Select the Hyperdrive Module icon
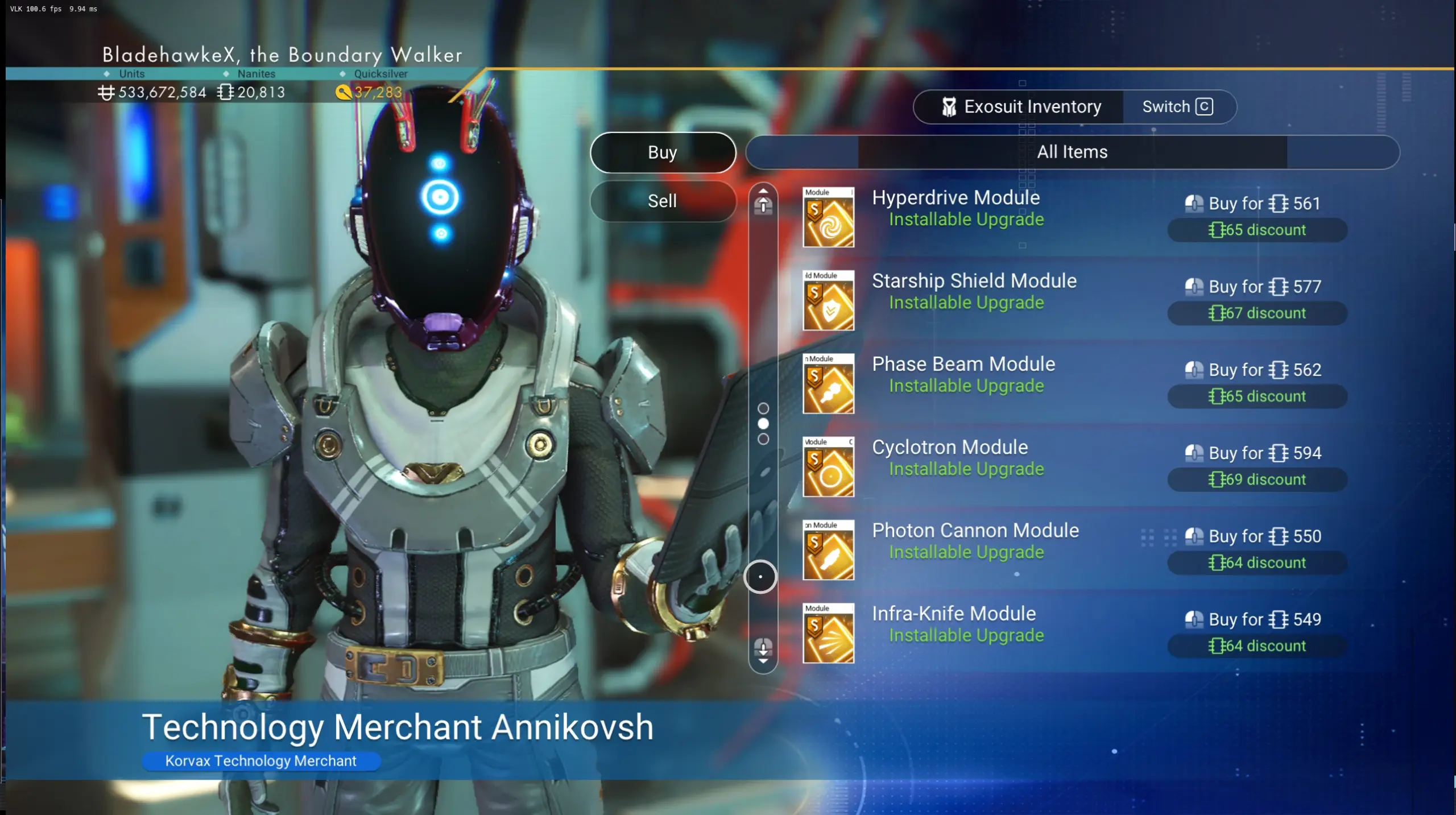The height and width of the screenshot is (815, 1456). pos(828,217)
